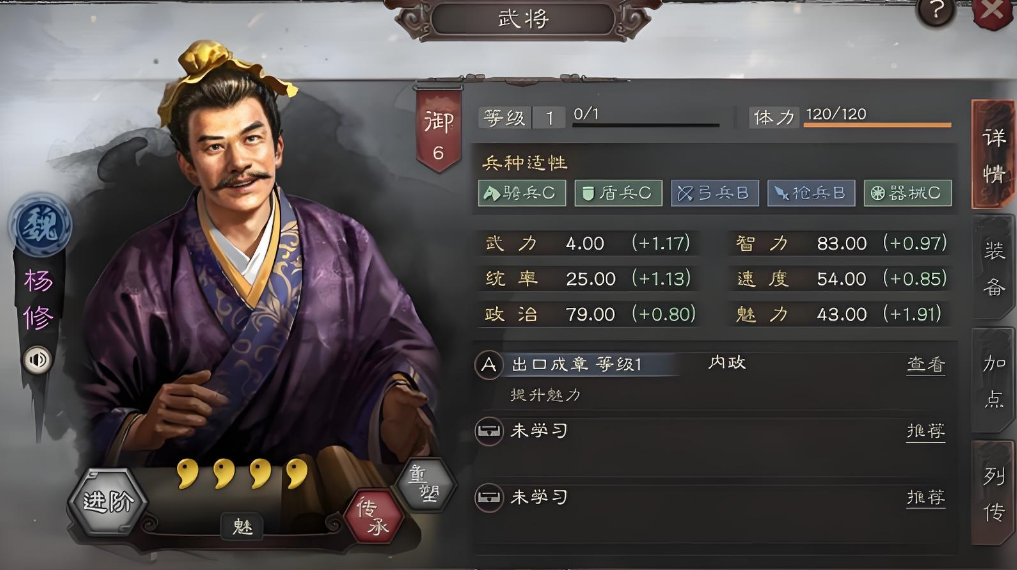Open the 加点 attribute points tab

point(993,379)
